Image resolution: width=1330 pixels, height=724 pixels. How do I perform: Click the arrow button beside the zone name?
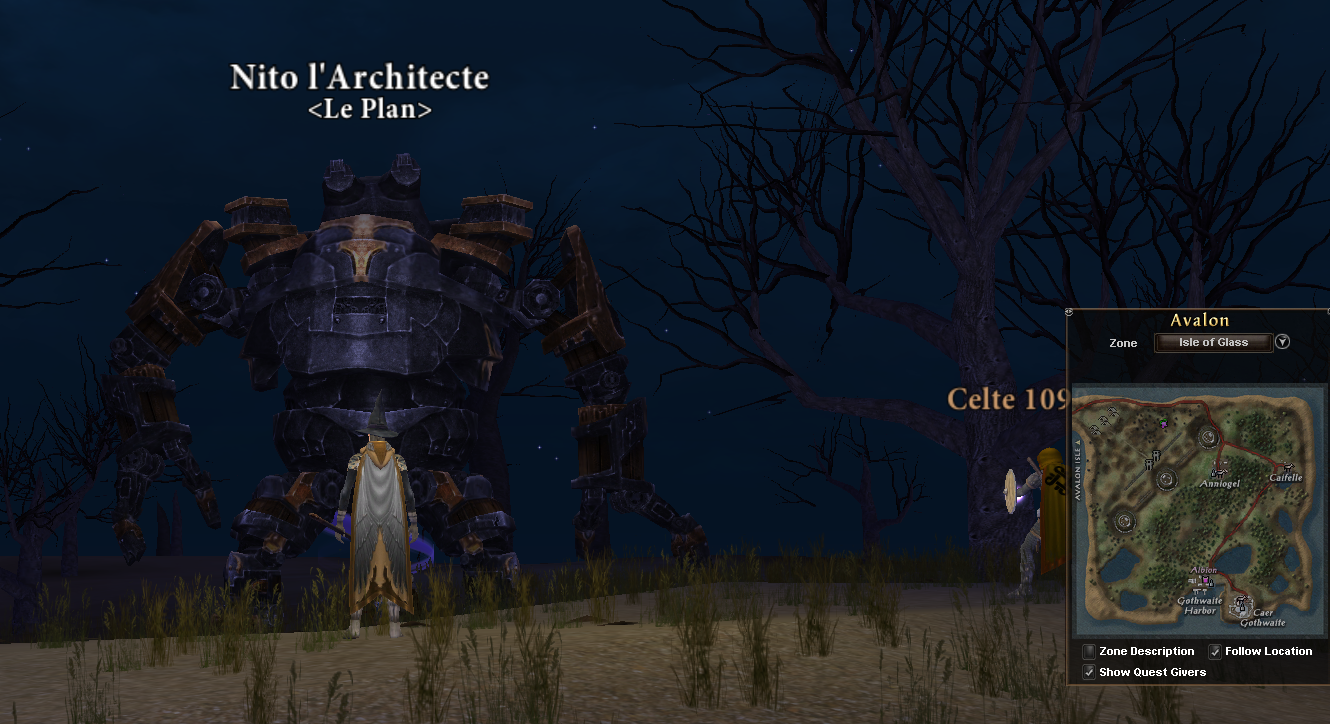[1283, 342]
